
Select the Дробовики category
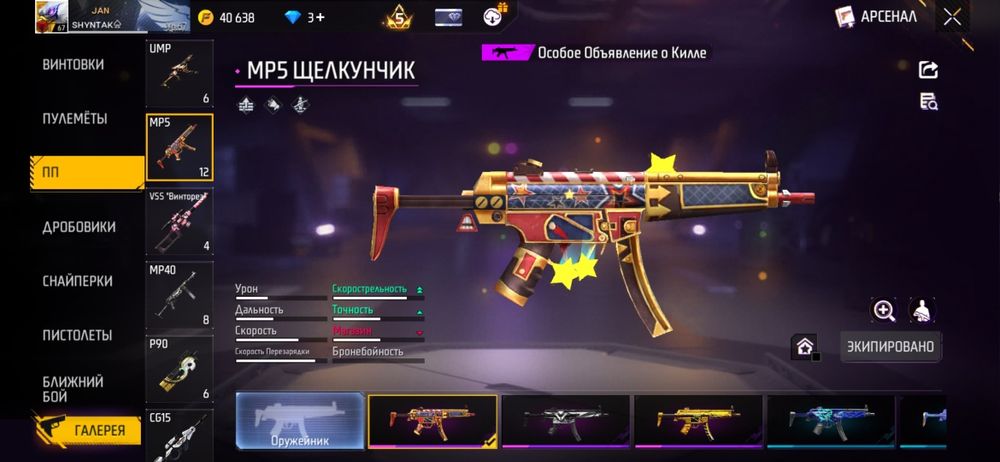[x=79, y=227]
